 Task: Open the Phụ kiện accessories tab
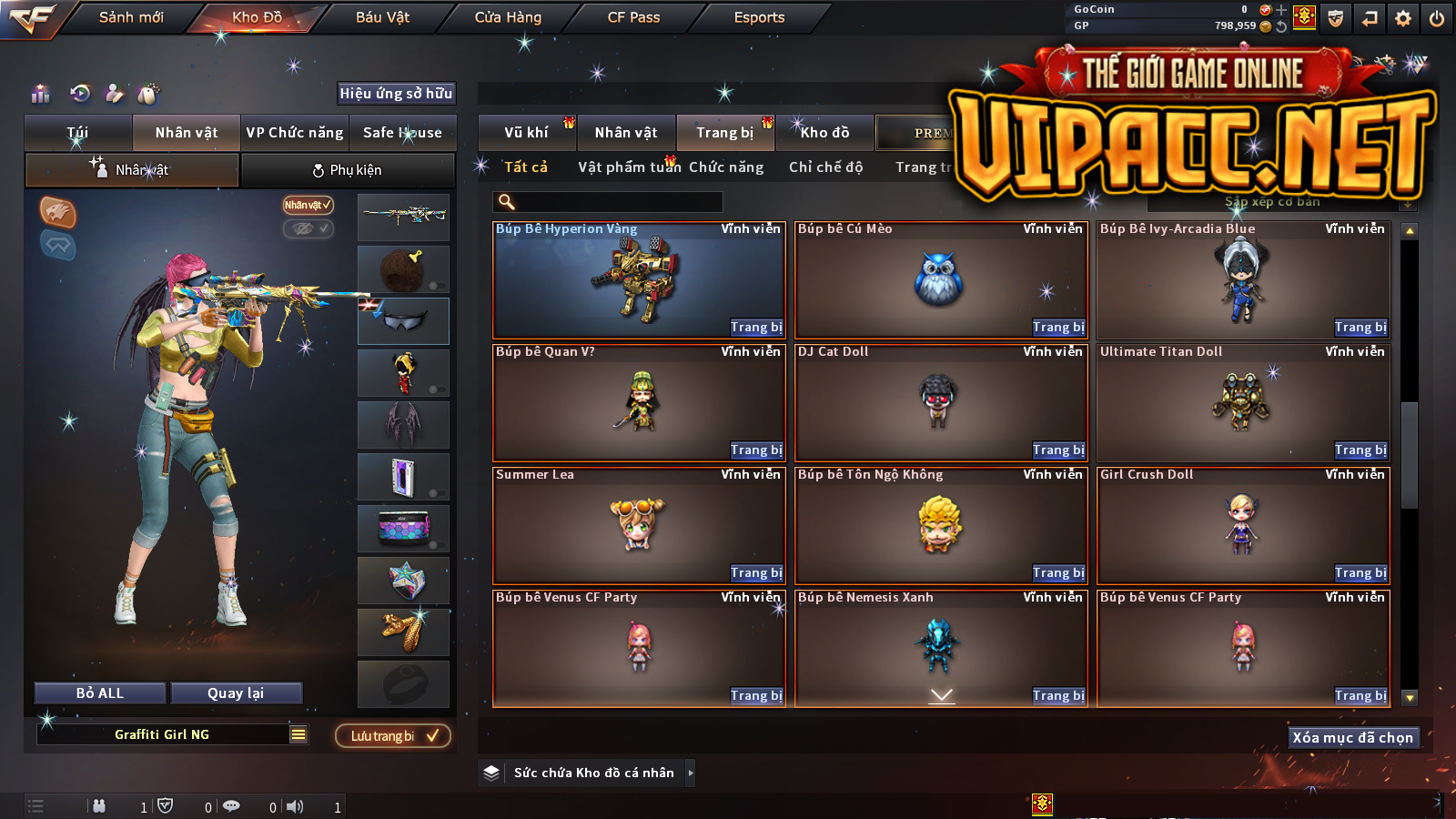(x=347, y=170)
